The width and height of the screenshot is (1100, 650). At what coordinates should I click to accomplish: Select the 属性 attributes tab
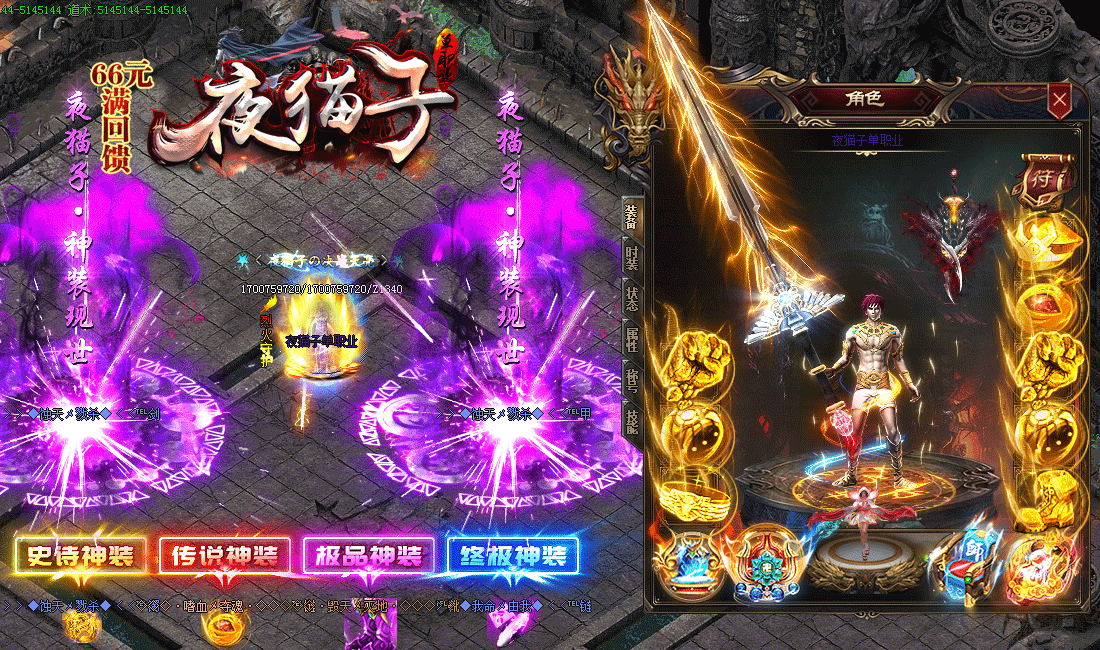tap(631, 338)
